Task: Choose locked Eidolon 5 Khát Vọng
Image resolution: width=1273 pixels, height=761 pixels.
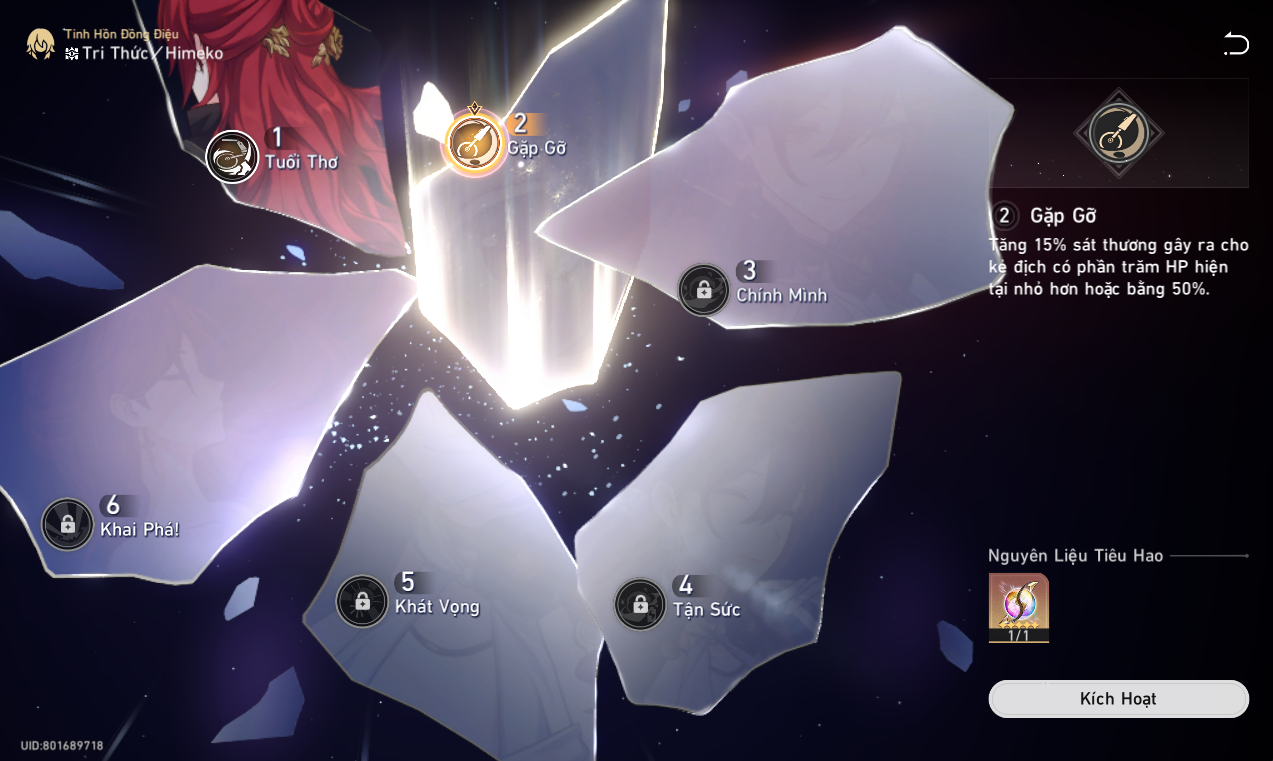Action: click(x=362, y=601)
